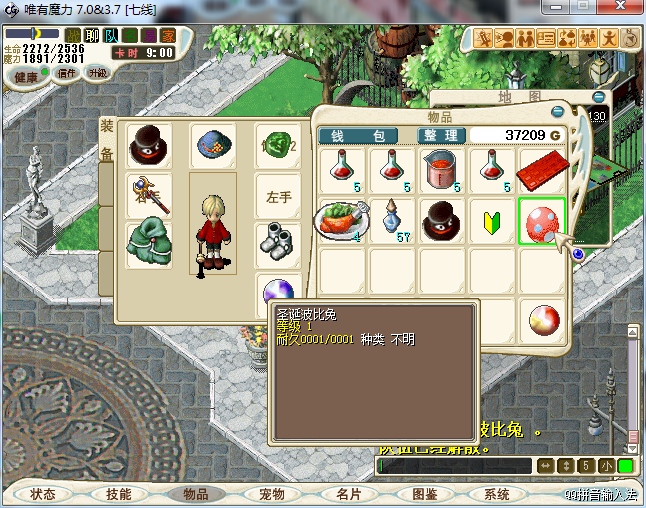This screenshot has height=508, width=646.
Task: Select the red brick item slot
Action: [542, 171]
